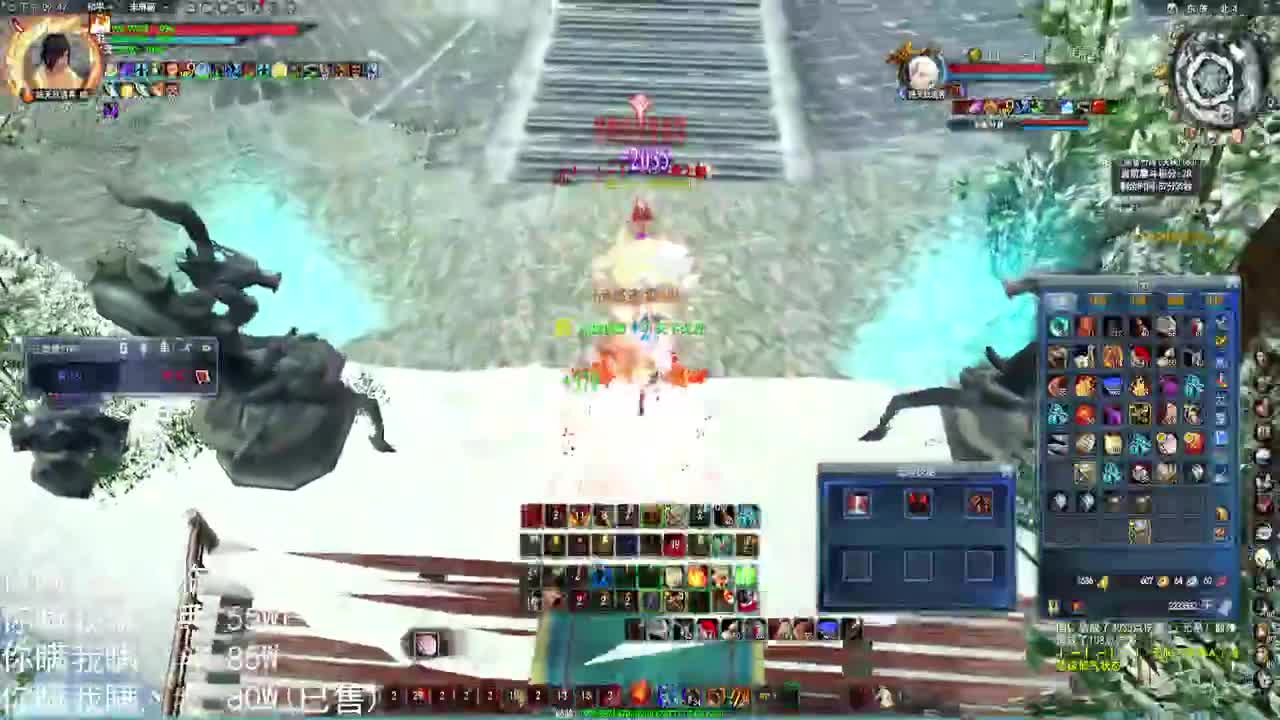Image resolution: width=1280 pixels, height=720 pixels.
Task: Dismiss the purple buff icon under the health bar
Action: [x=110, y=110]
